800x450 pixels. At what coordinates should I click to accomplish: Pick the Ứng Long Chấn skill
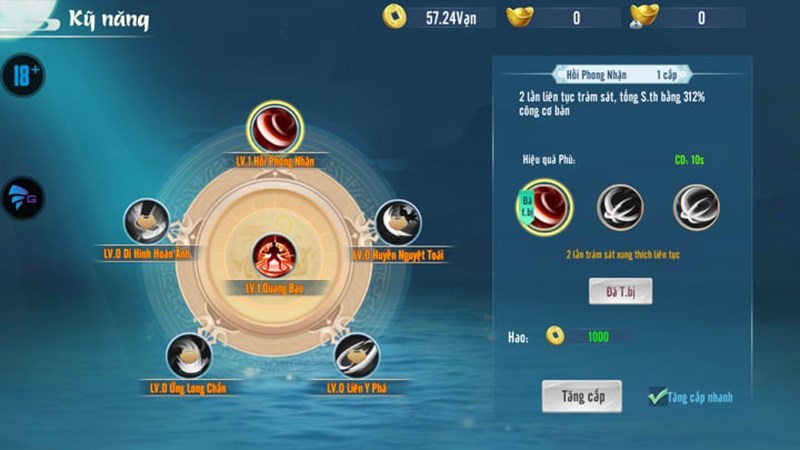click(x=188, y=356)
